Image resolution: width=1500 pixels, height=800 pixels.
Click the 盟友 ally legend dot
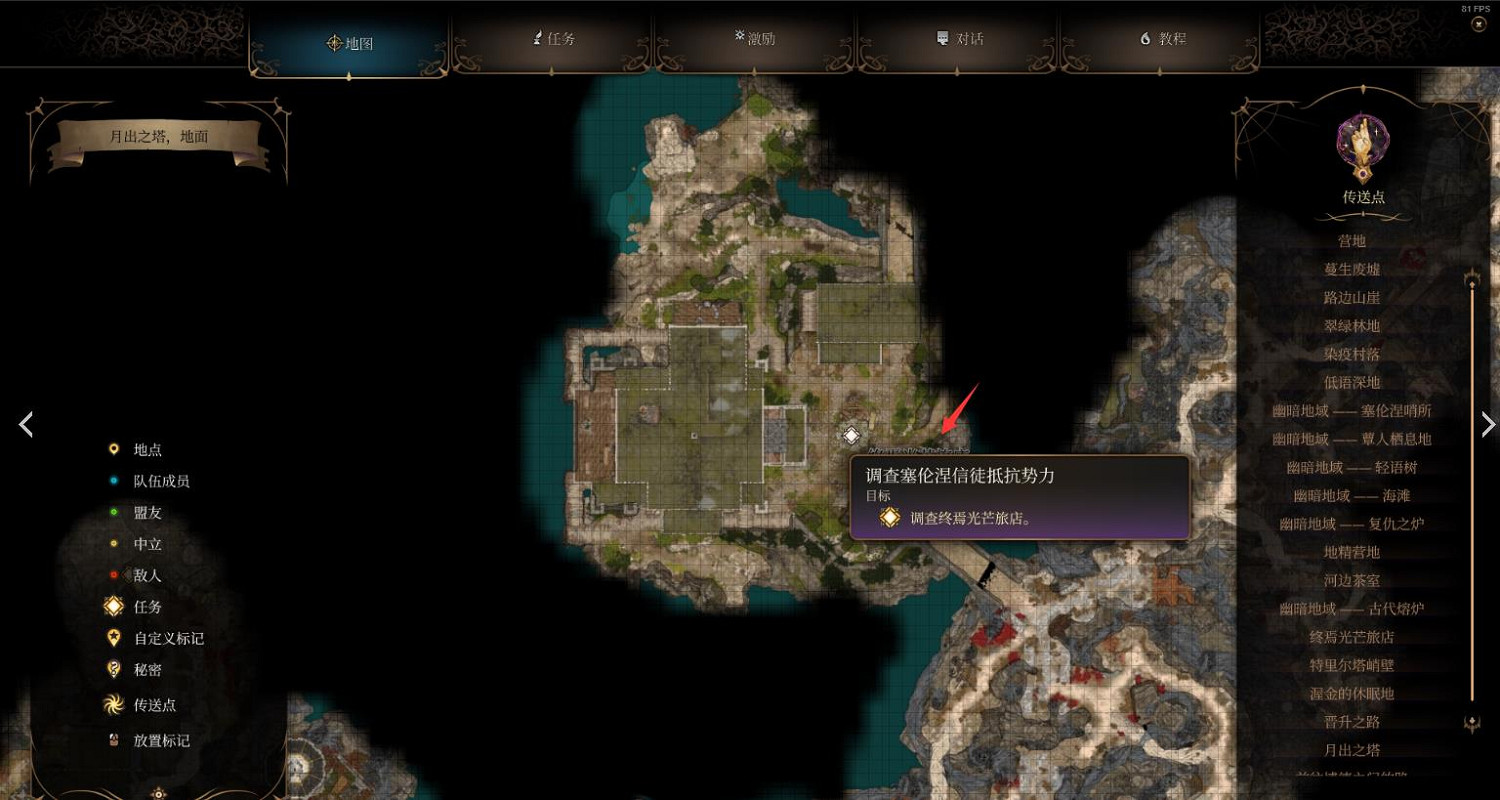[x=115, y=512]
